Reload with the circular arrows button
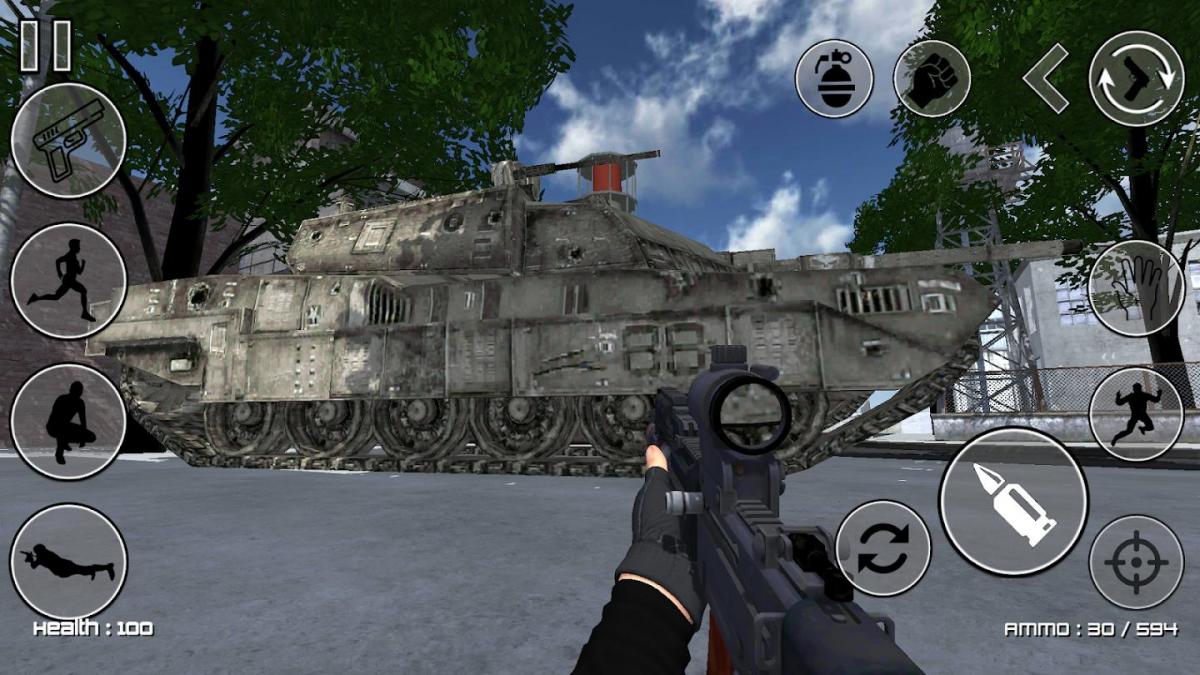1200x675 pixels. [883, 548]
